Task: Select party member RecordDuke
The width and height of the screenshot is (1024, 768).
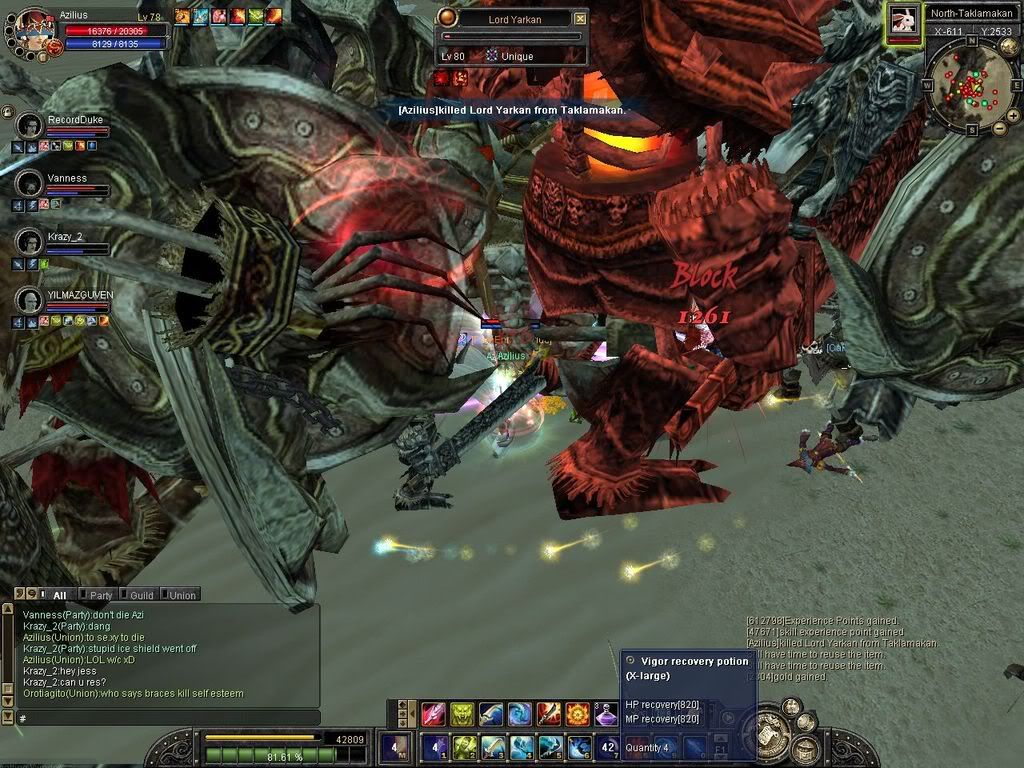Action: pos(30,126)
